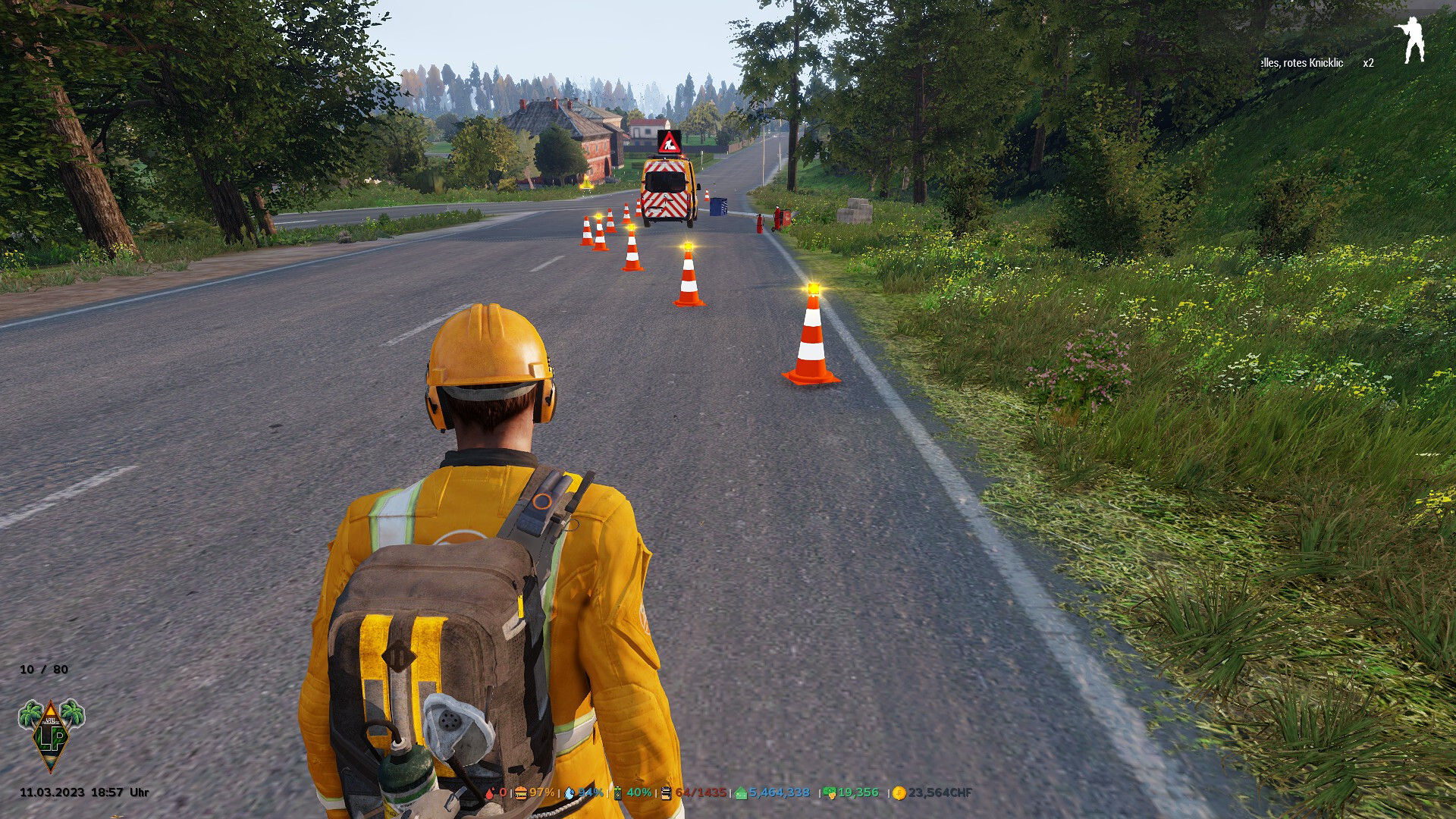Select the rotes Knicklicht item entry

click(1301, 63)
